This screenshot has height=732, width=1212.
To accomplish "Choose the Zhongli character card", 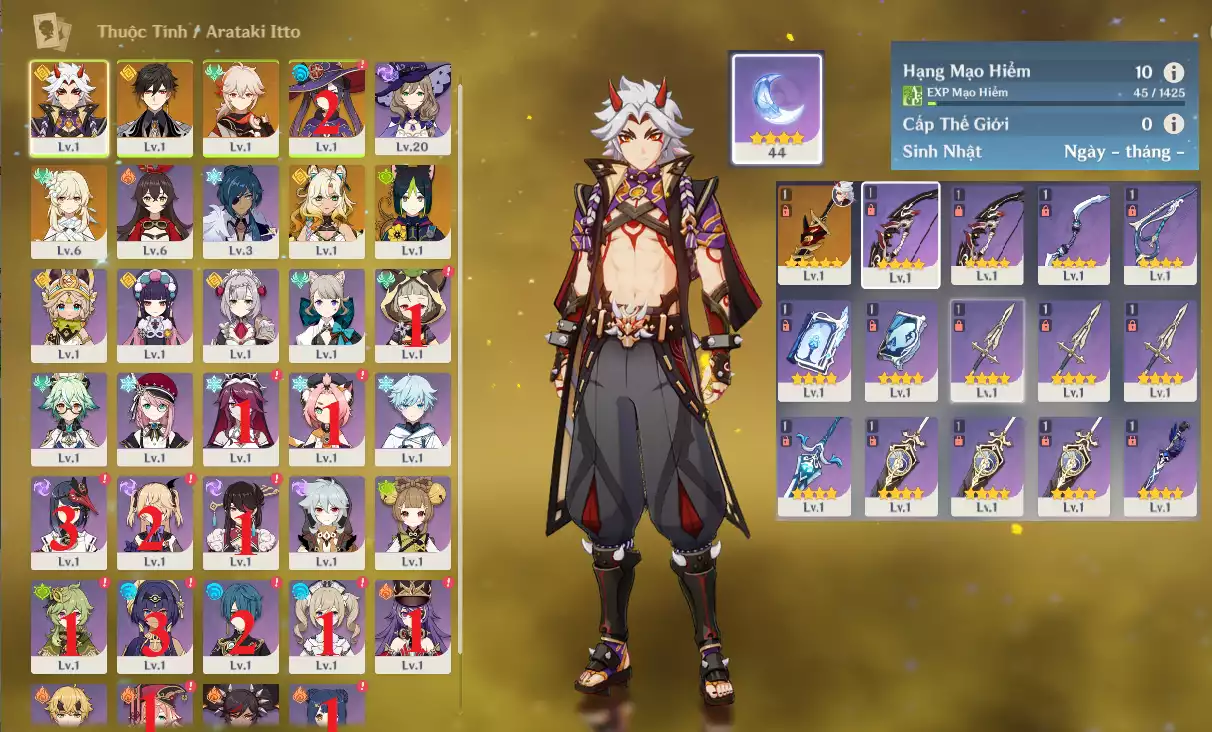I will point(155,100).
